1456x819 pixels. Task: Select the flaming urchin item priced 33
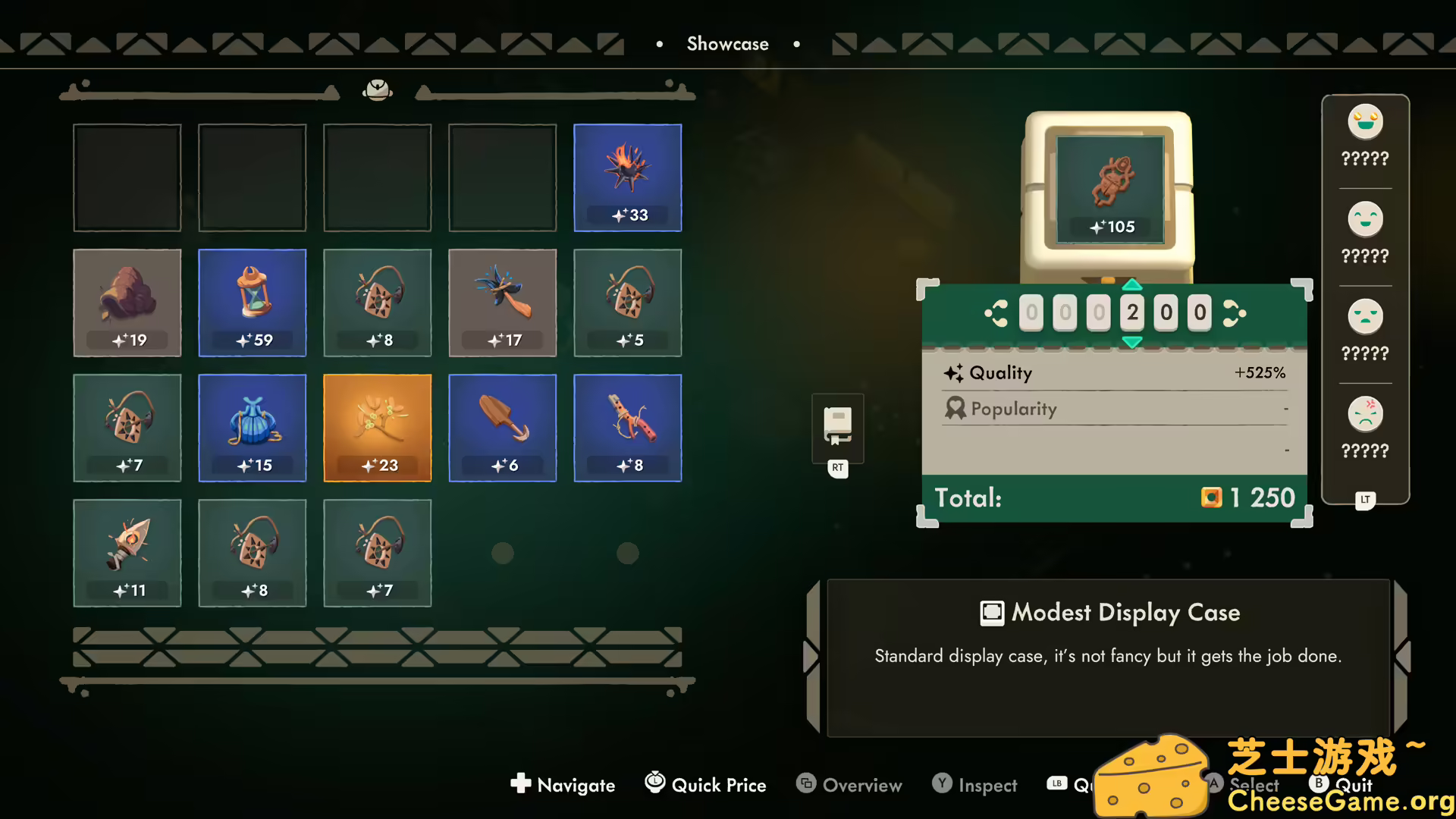pos(627,177)
